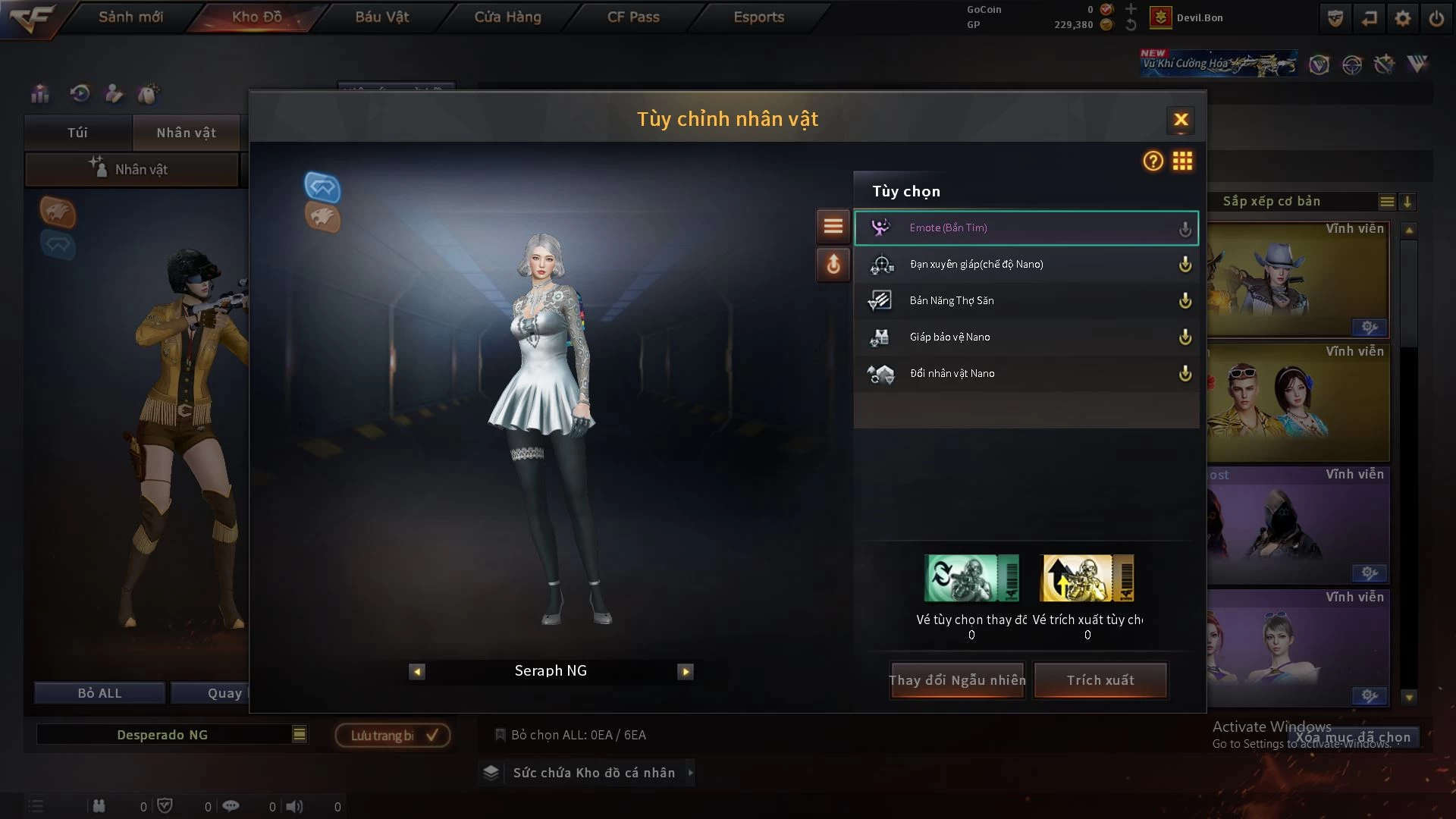
Task: Select the Emote (Bắn Tim) option row
Action: (x=1025, y=228)
